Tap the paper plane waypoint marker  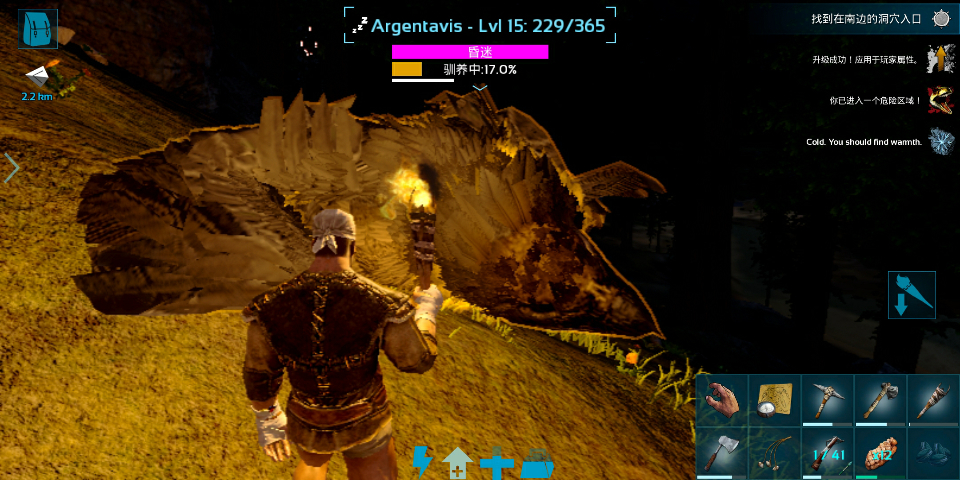click(37, 76)
